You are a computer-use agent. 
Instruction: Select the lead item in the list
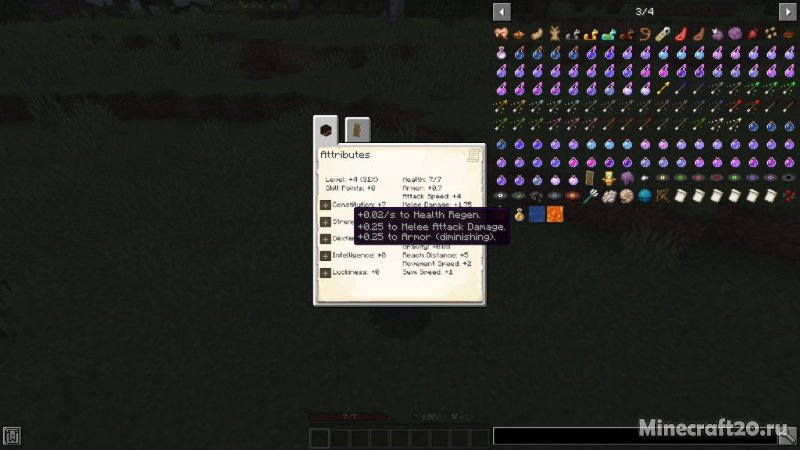coord(645,34)
